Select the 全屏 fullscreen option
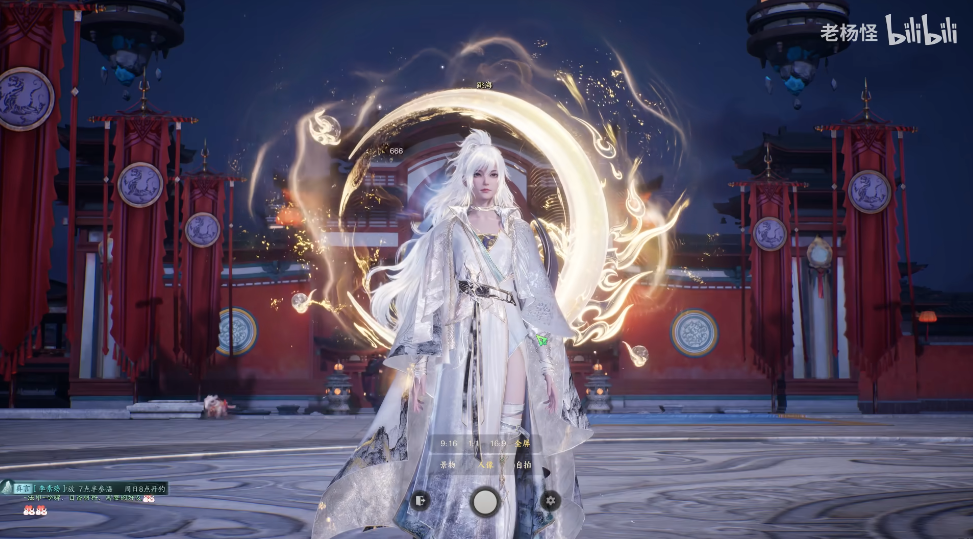This screenshot has height=539, width=973. 523,442
